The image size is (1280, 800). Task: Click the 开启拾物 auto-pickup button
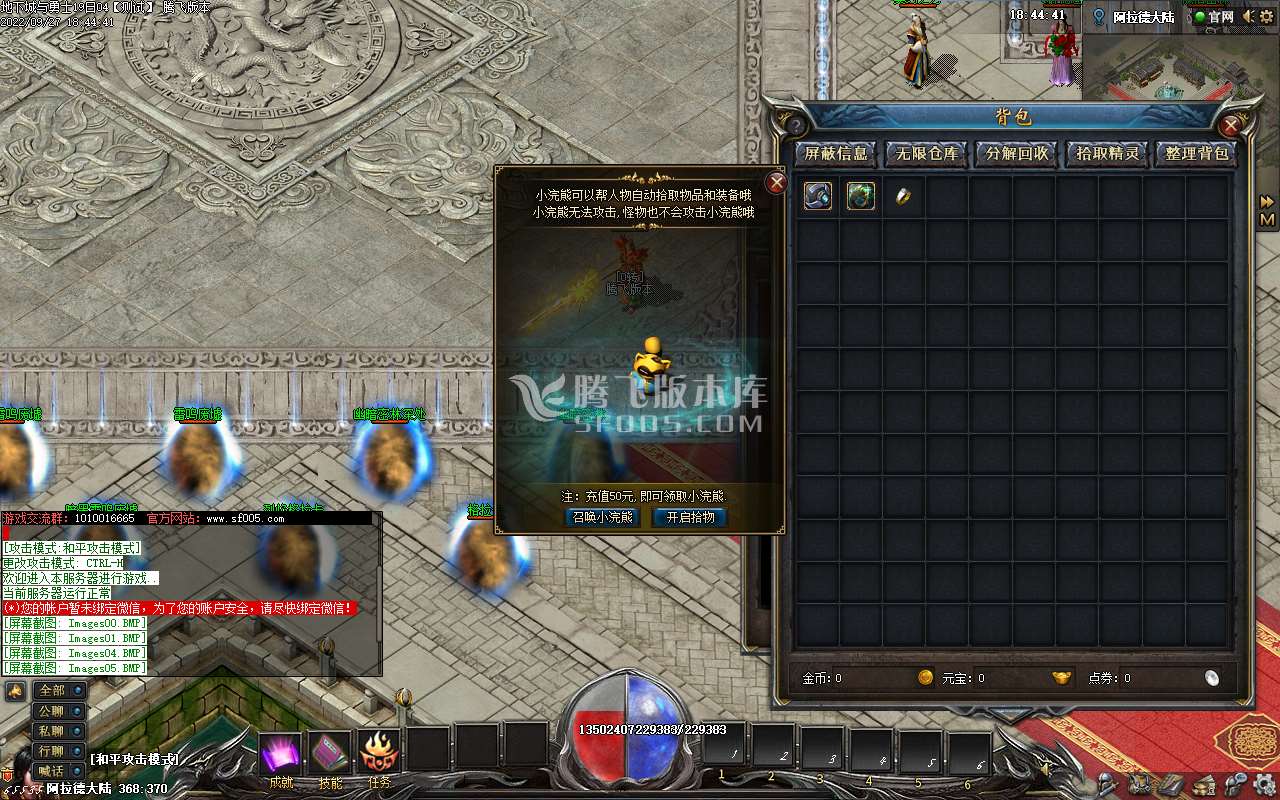point(690,517)
